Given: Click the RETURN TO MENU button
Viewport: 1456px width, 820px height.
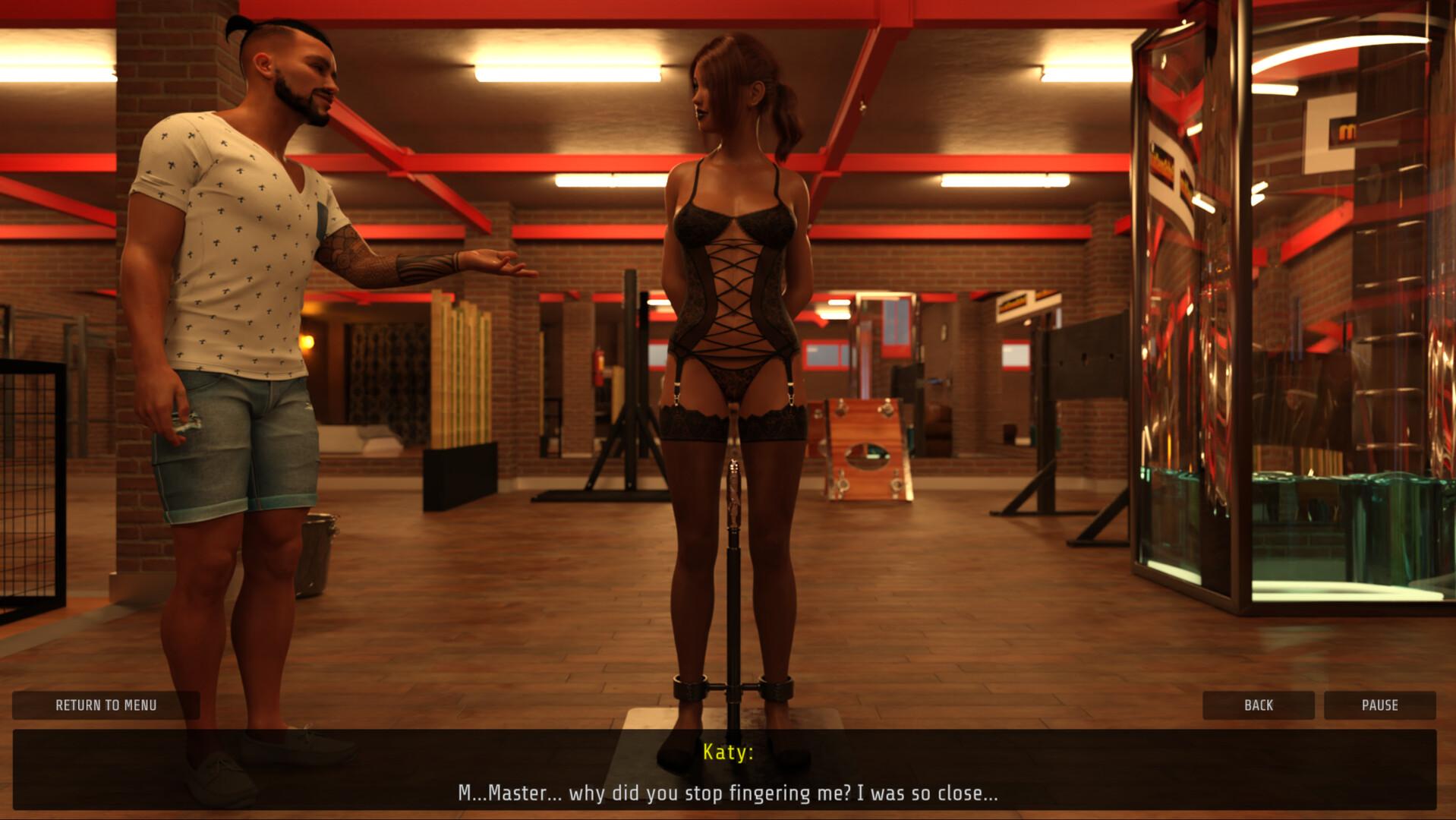Looking at the screenshot, I should 106,705.
